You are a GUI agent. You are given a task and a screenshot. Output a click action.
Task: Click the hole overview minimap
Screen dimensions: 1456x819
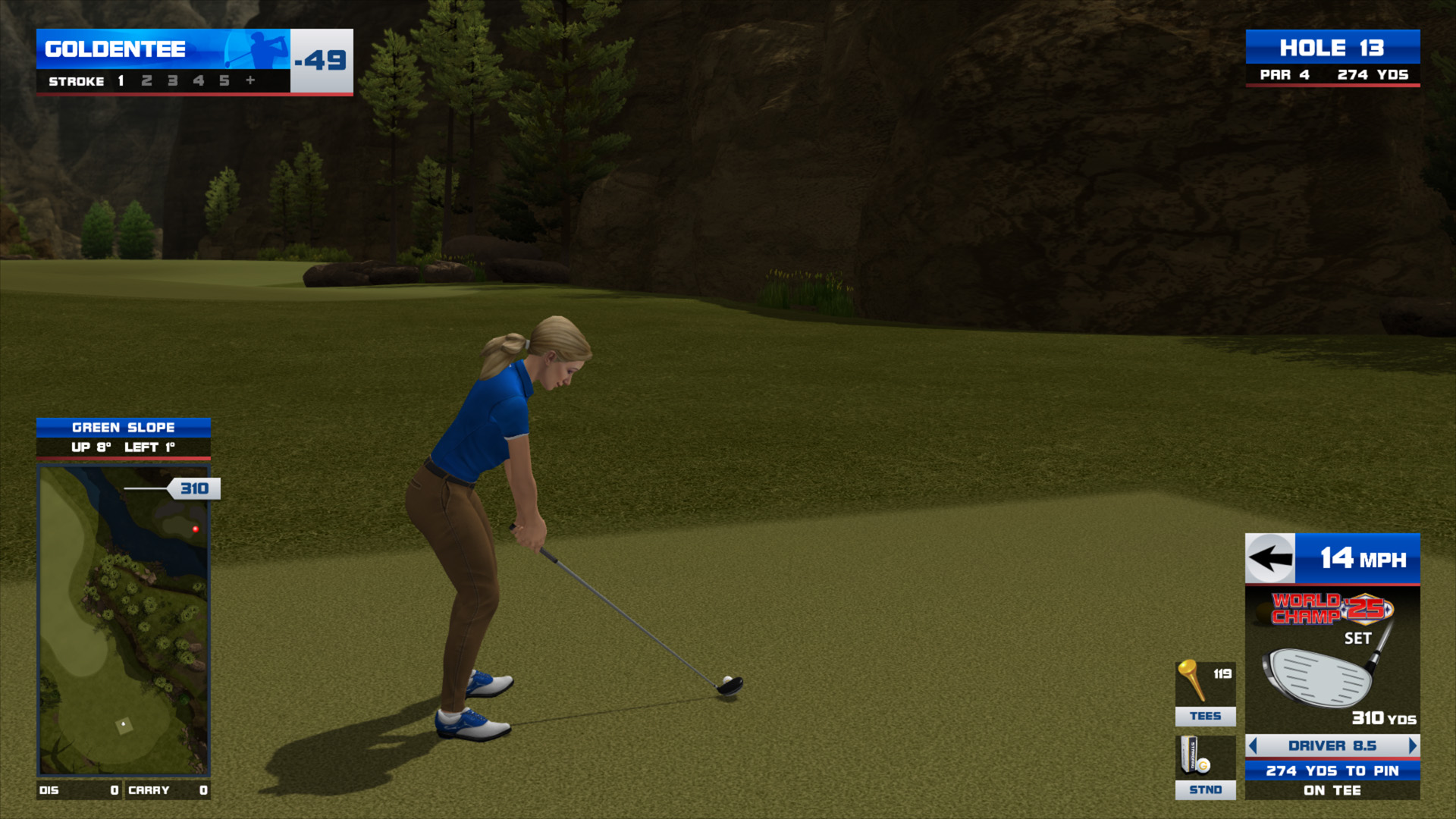(x=124, y=620)
